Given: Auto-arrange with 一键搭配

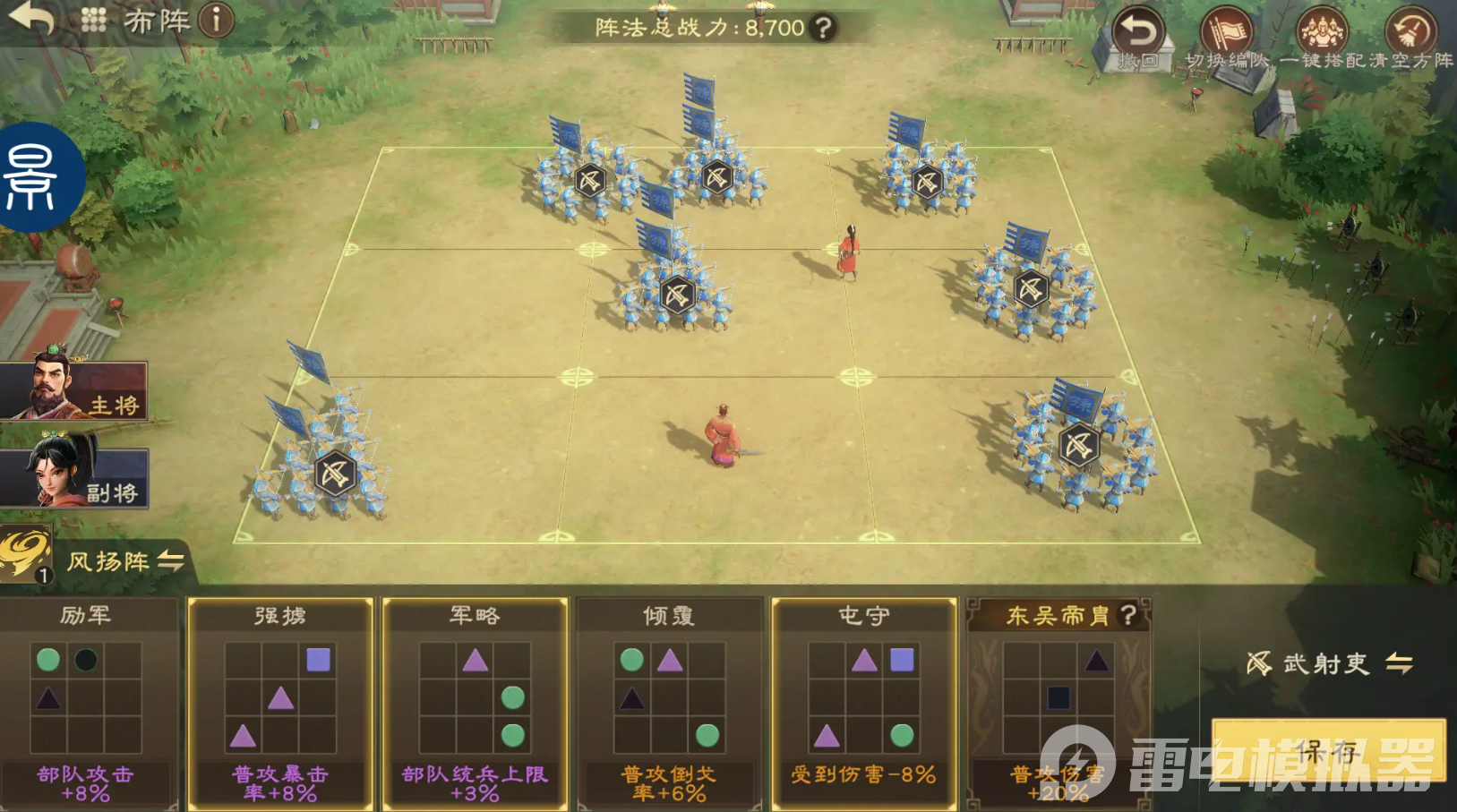Looking at the screenshot, I should 1323,38.
